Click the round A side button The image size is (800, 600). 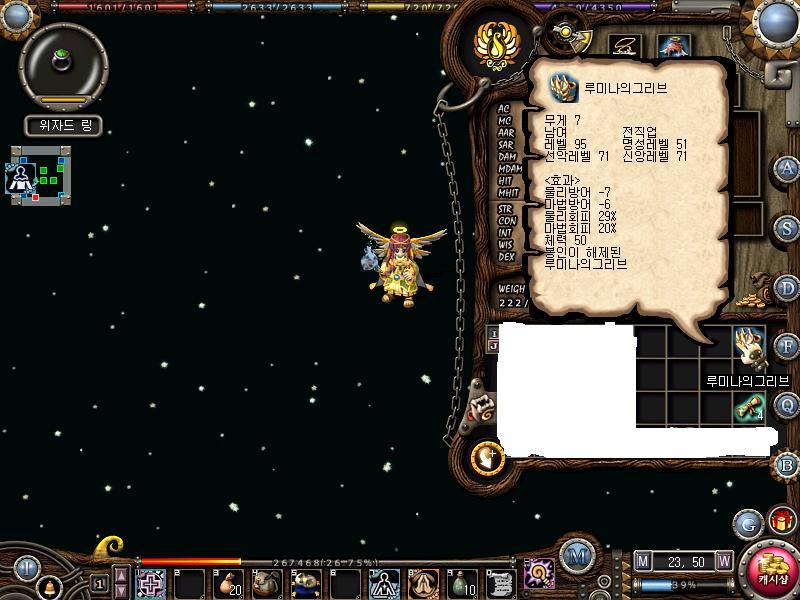[787, 168]
